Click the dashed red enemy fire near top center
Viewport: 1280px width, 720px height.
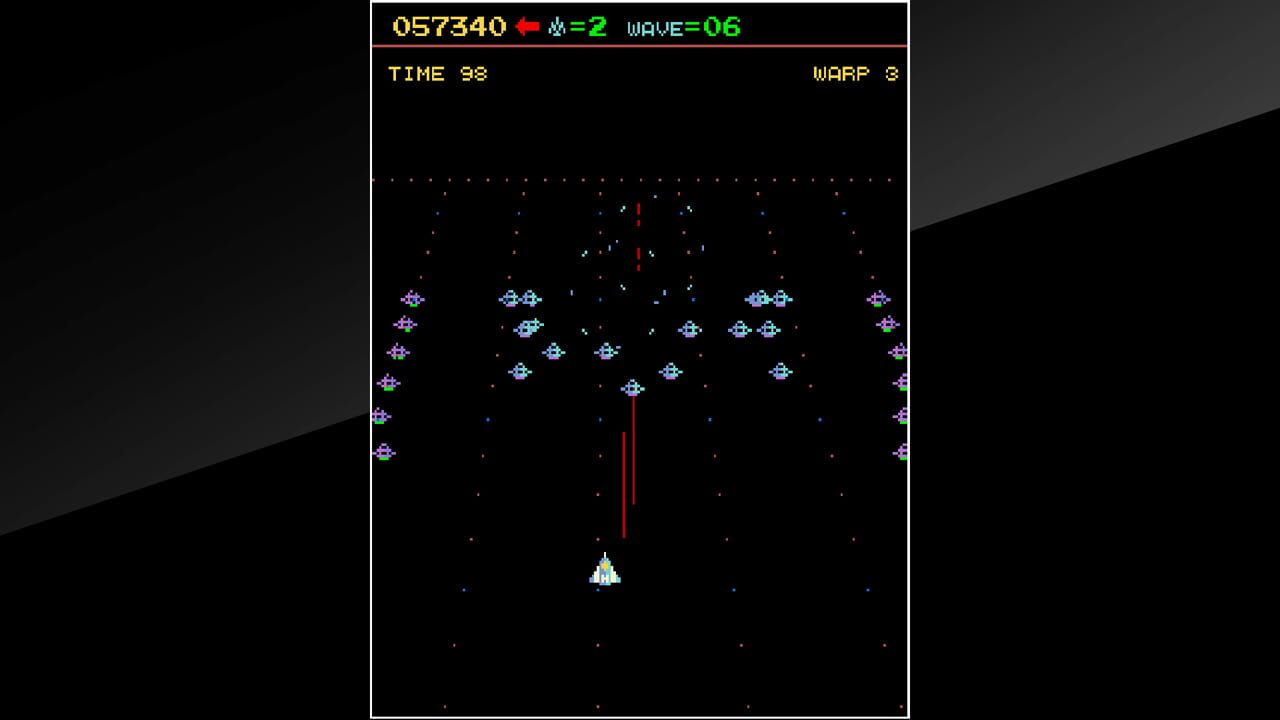pos(637,233)
